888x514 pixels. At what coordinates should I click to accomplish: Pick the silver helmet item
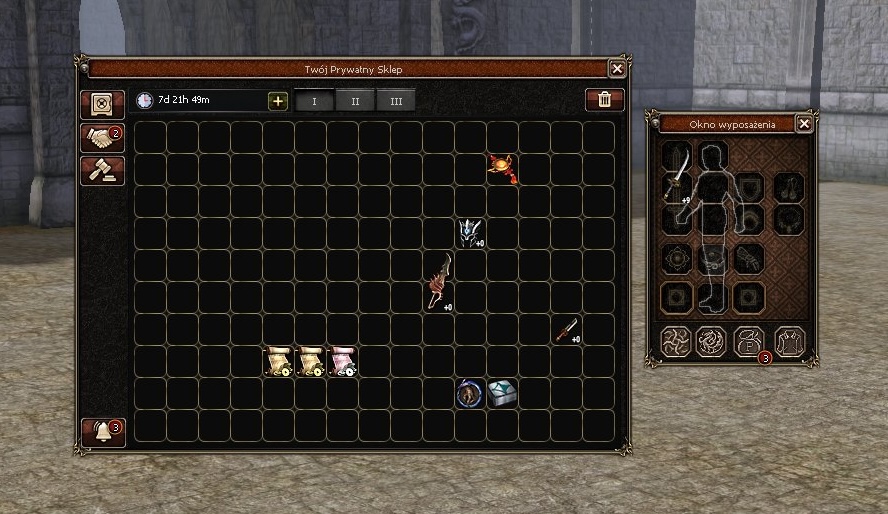click(x=470, y=233)
